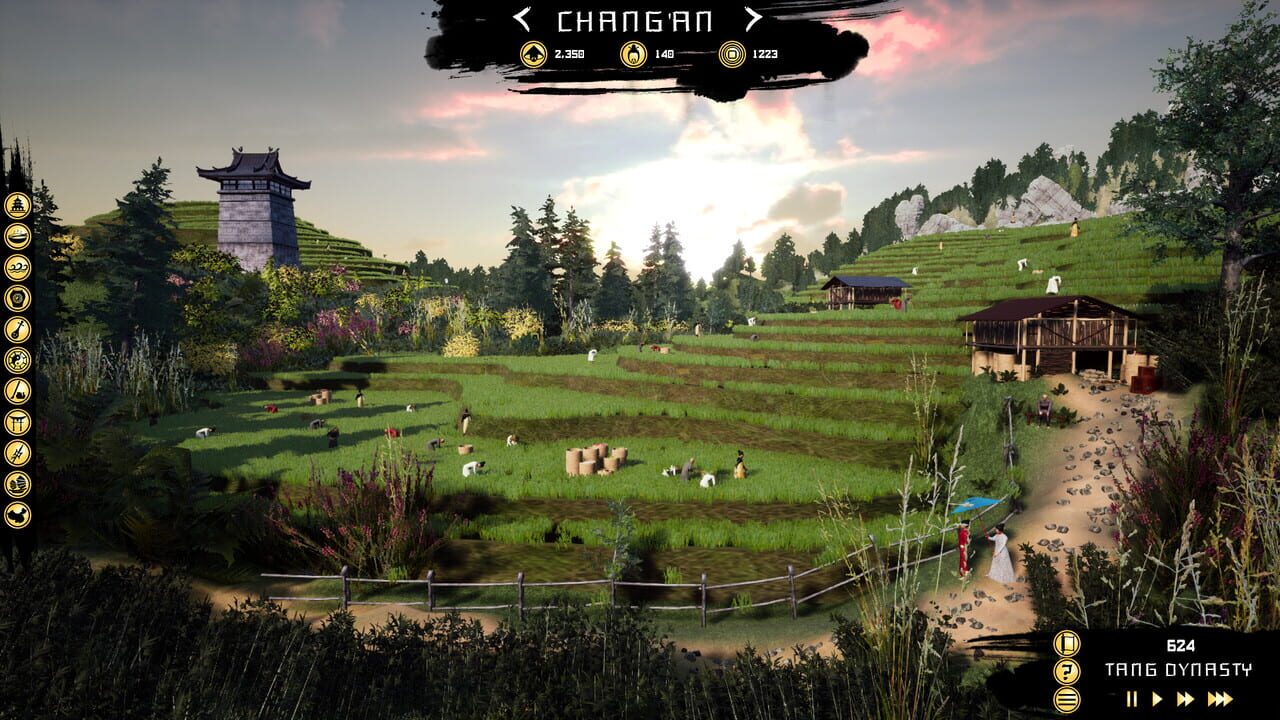Open the hamburger menu icon bottom right
This screenshot has width=1280, height=720.
pos(1066,698)
